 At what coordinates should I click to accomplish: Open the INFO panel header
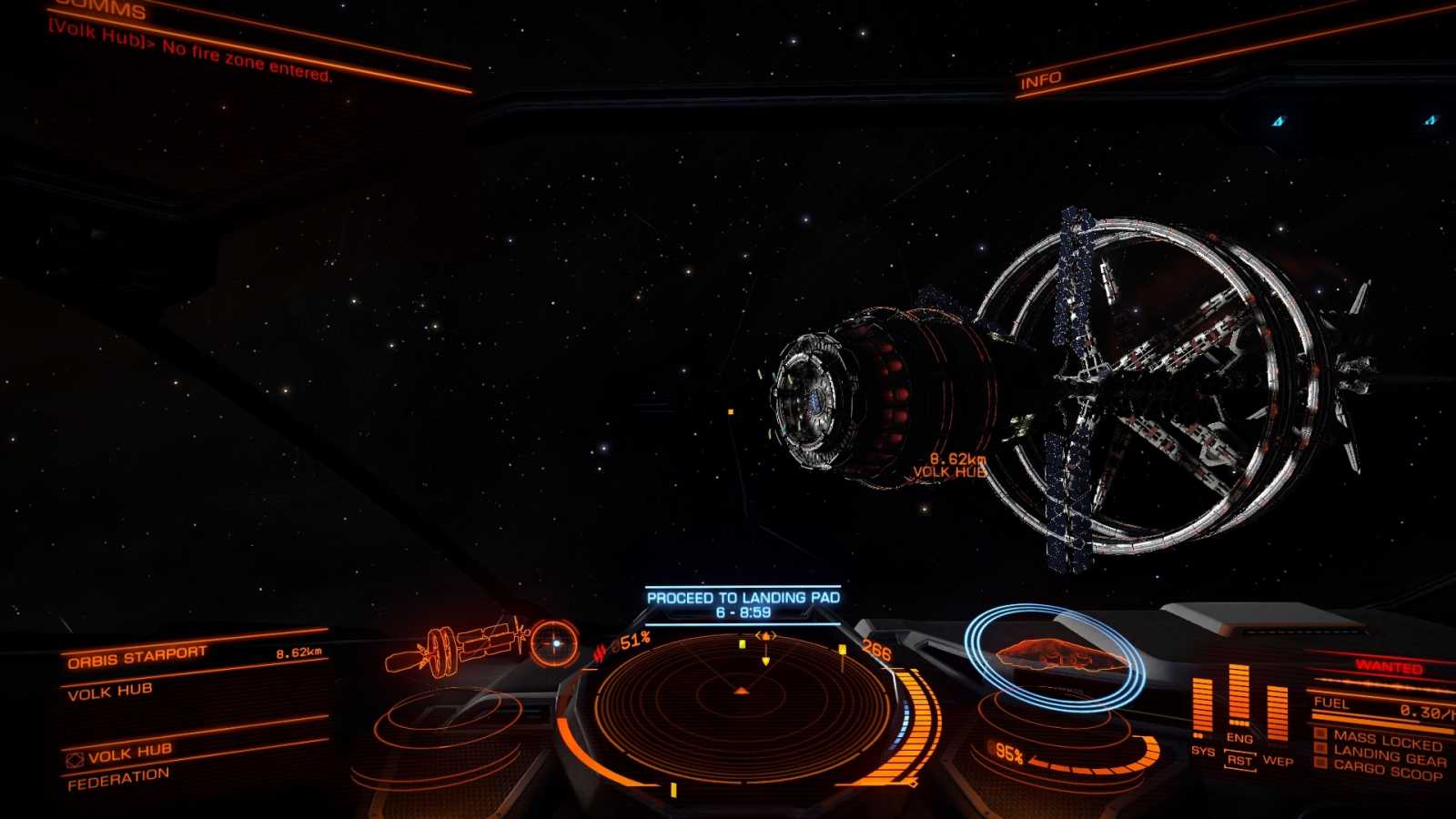[1040, 81]
